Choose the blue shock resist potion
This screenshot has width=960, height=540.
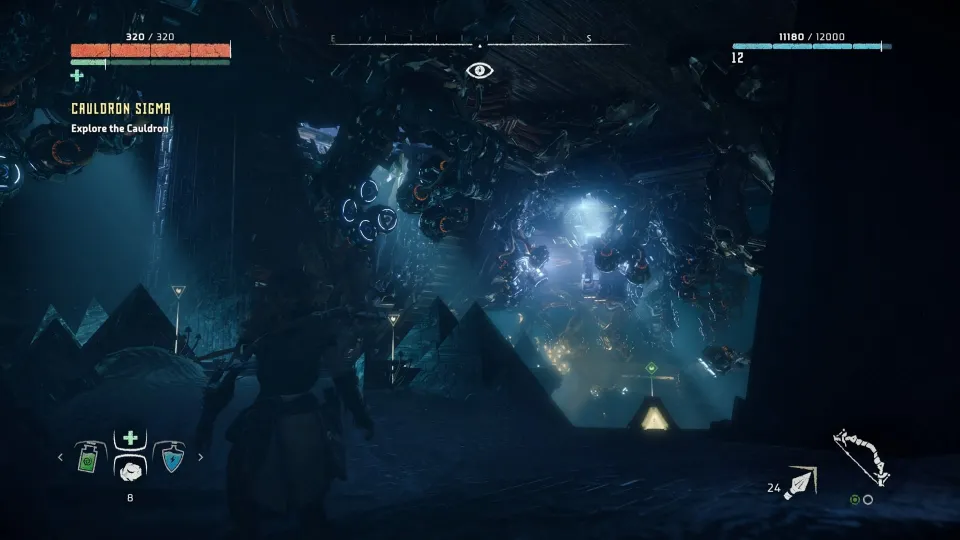(171, 458)
